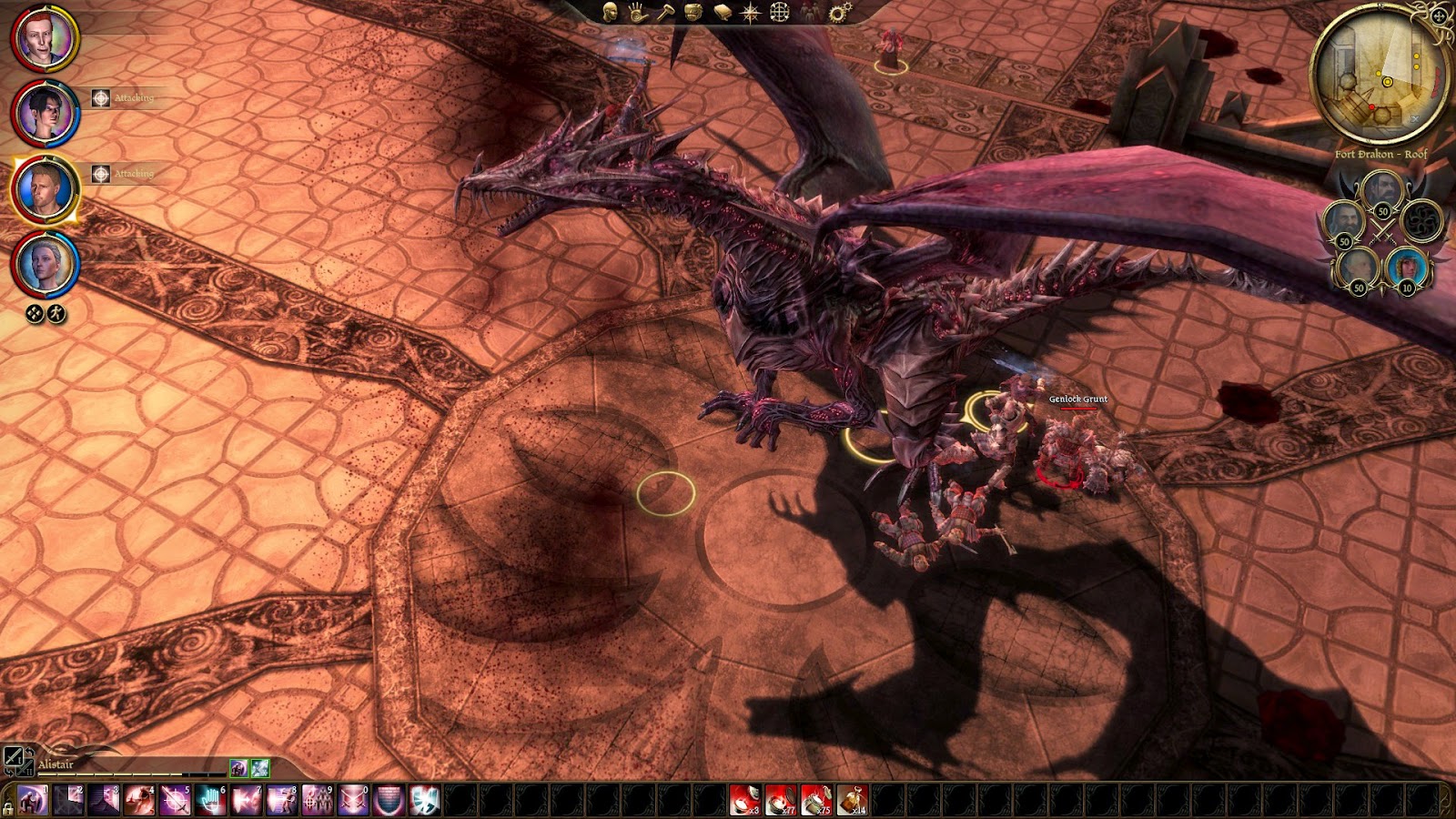Open the inventory backpack icon

tap(693, 12)
